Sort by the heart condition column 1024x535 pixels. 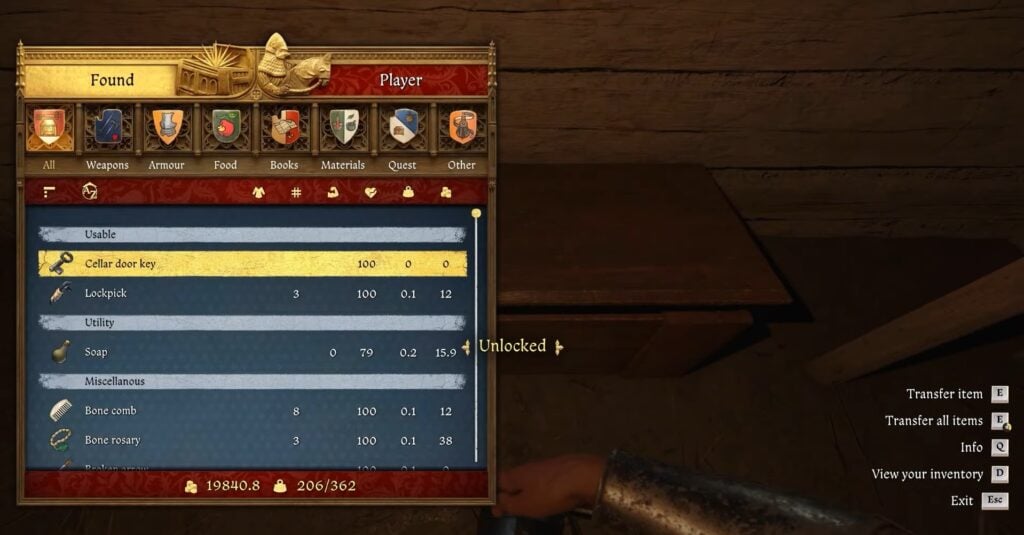[x=371, y=192]
